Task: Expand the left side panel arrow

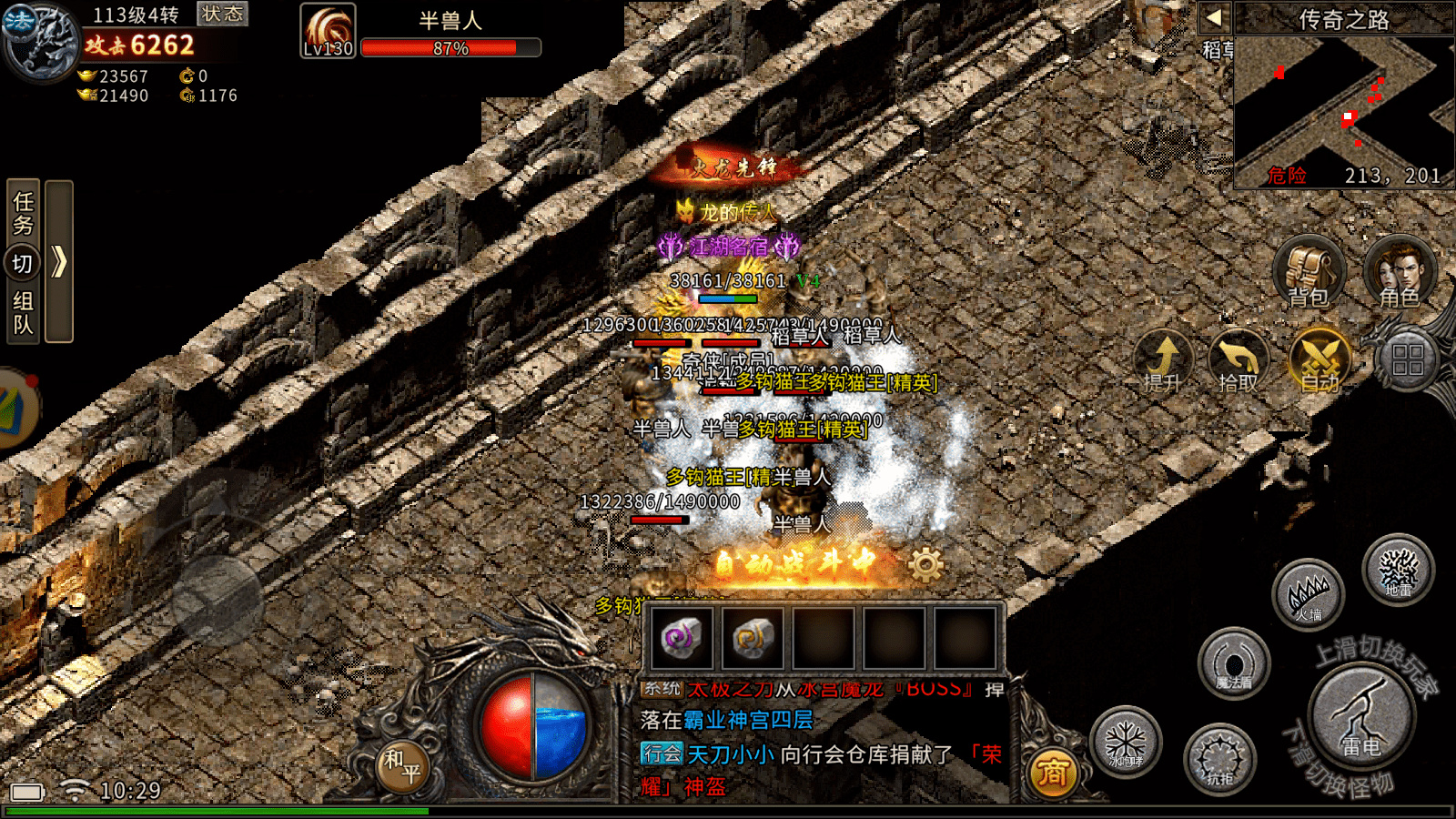Action: click(x=59, y=262)
